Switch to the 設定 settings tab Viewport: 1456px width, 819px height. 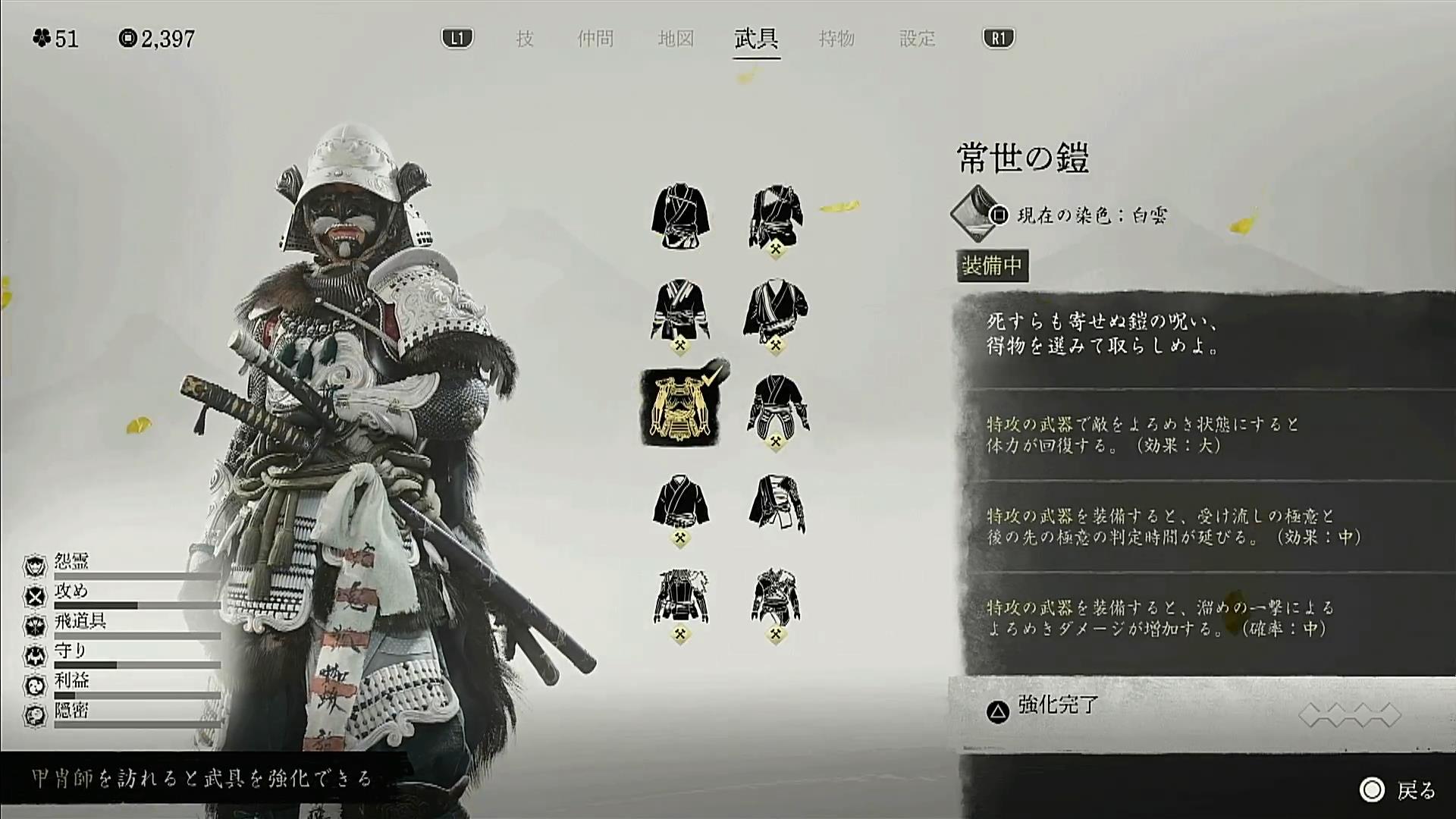click(x=917, y=39)
